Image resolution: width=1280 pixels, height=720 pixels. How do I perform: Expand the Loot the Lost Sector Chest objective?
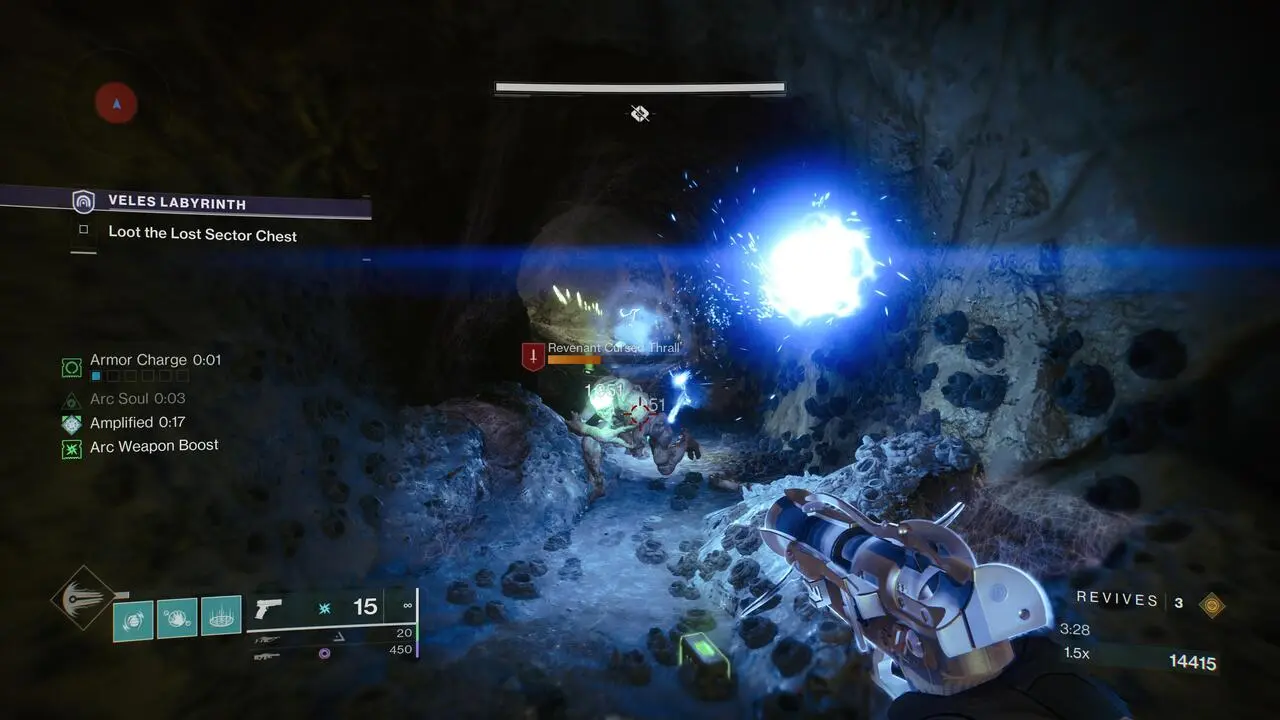(x=202, y=235)
